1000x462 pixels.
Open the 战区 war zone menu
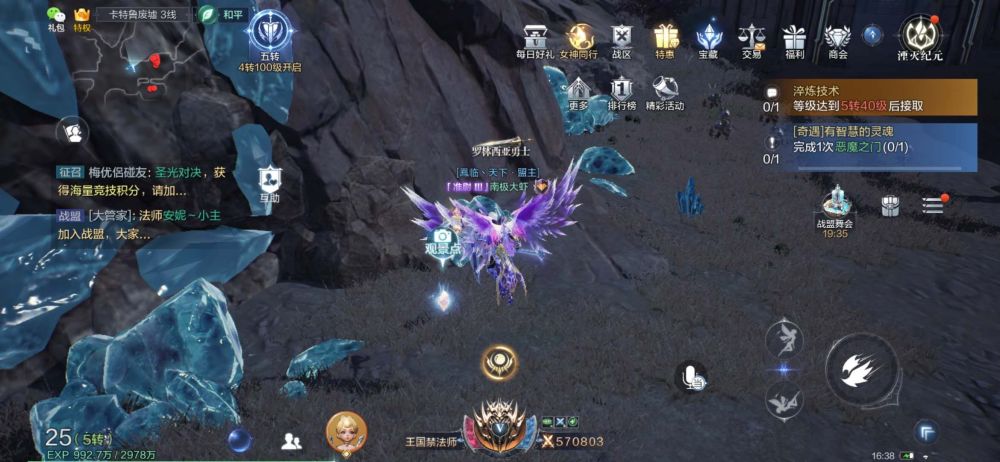pos(622,39)
